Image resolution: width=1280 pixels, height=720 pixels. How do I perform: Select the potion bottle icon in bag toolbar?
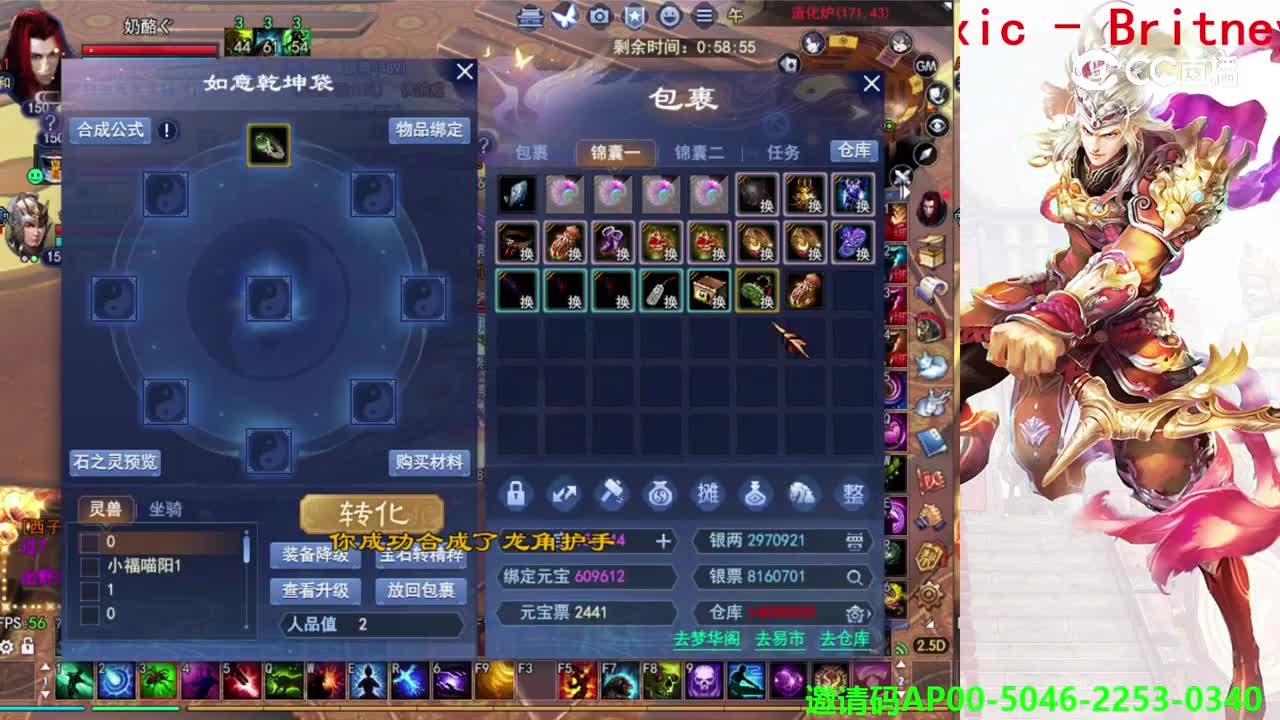(x=757, y=494)
